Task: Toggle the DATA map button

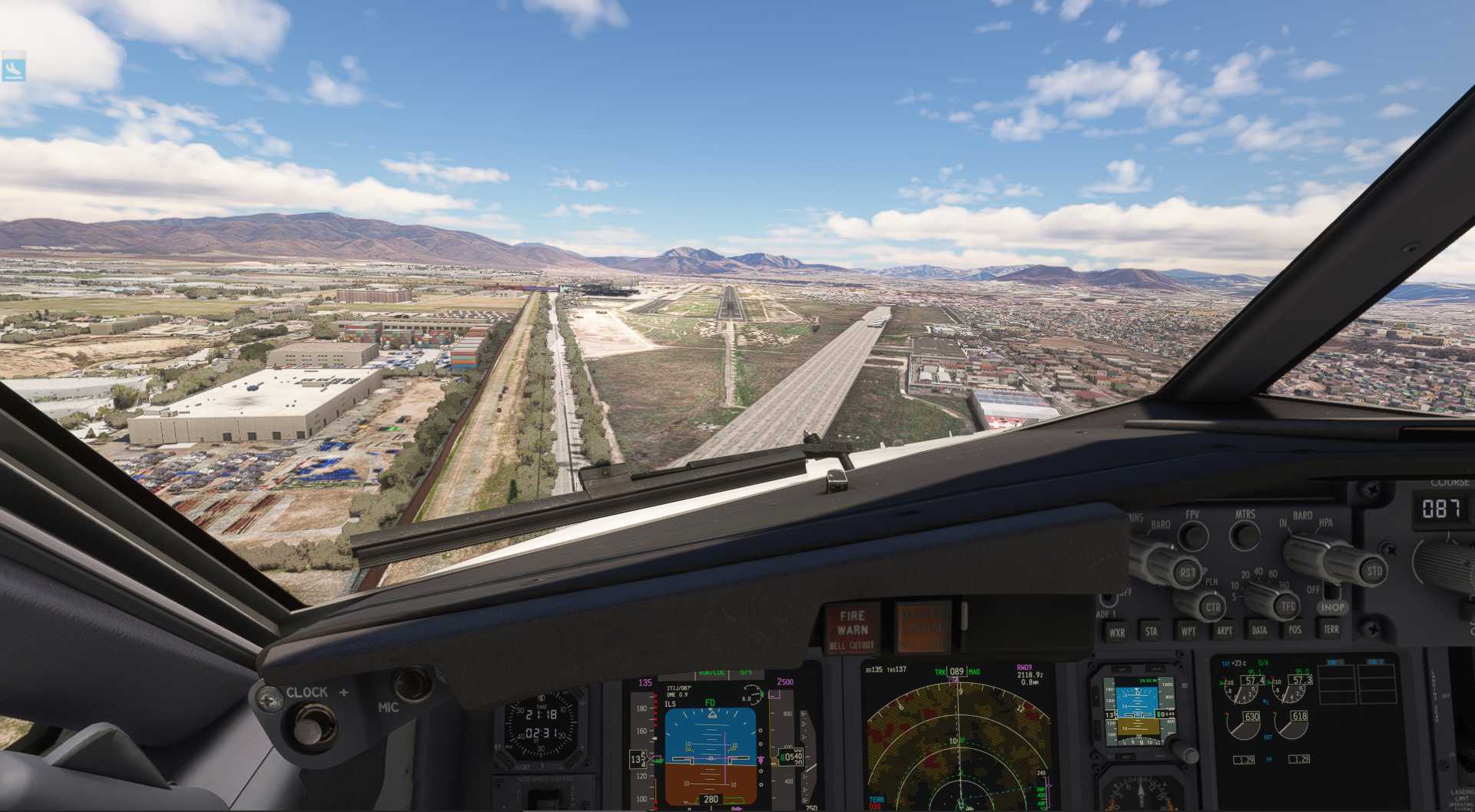Action: [1259, 630]
